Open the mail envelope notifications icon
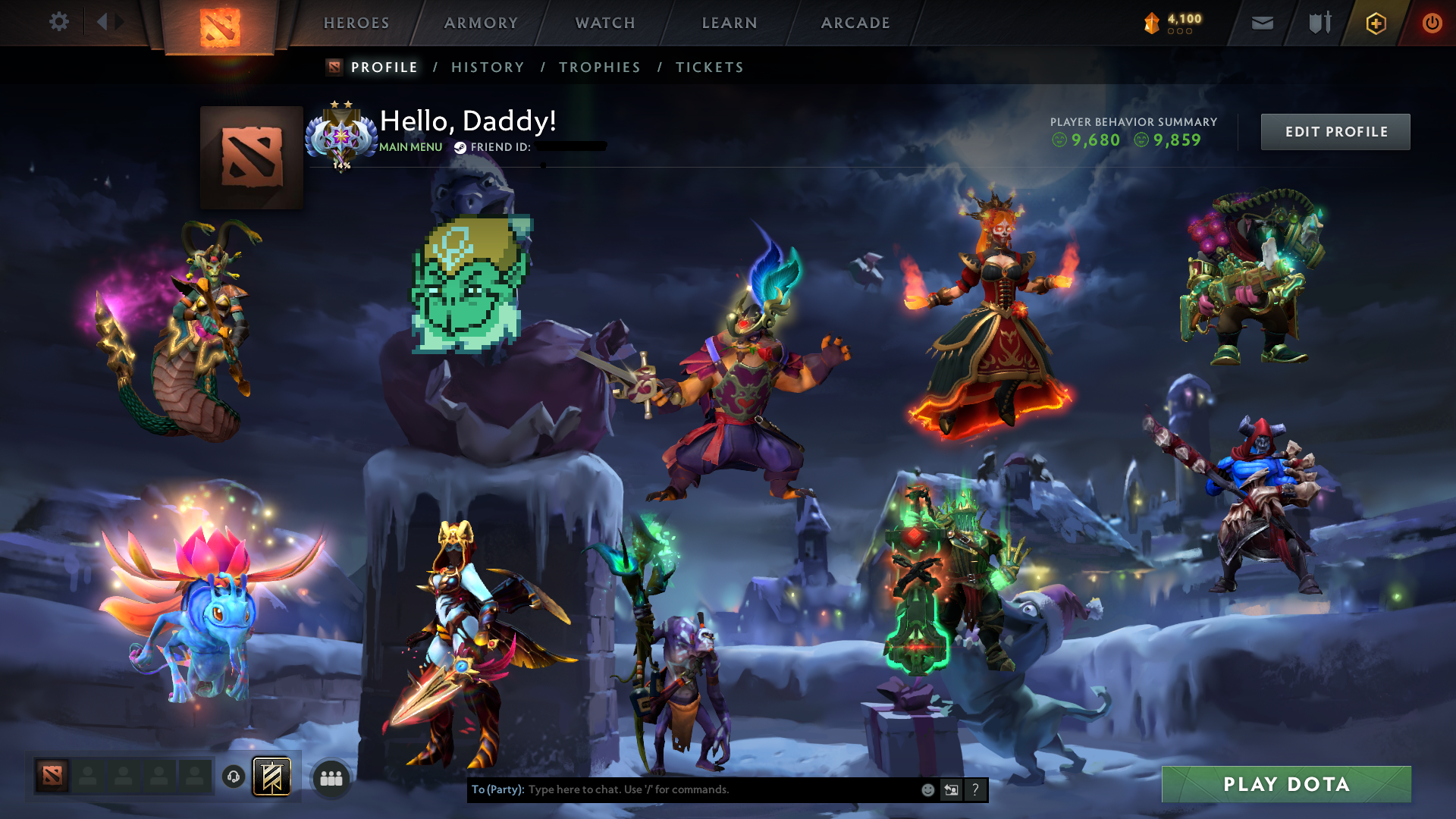The image size is (1456, 819). pyautogui.click(x=1261, y=23)
